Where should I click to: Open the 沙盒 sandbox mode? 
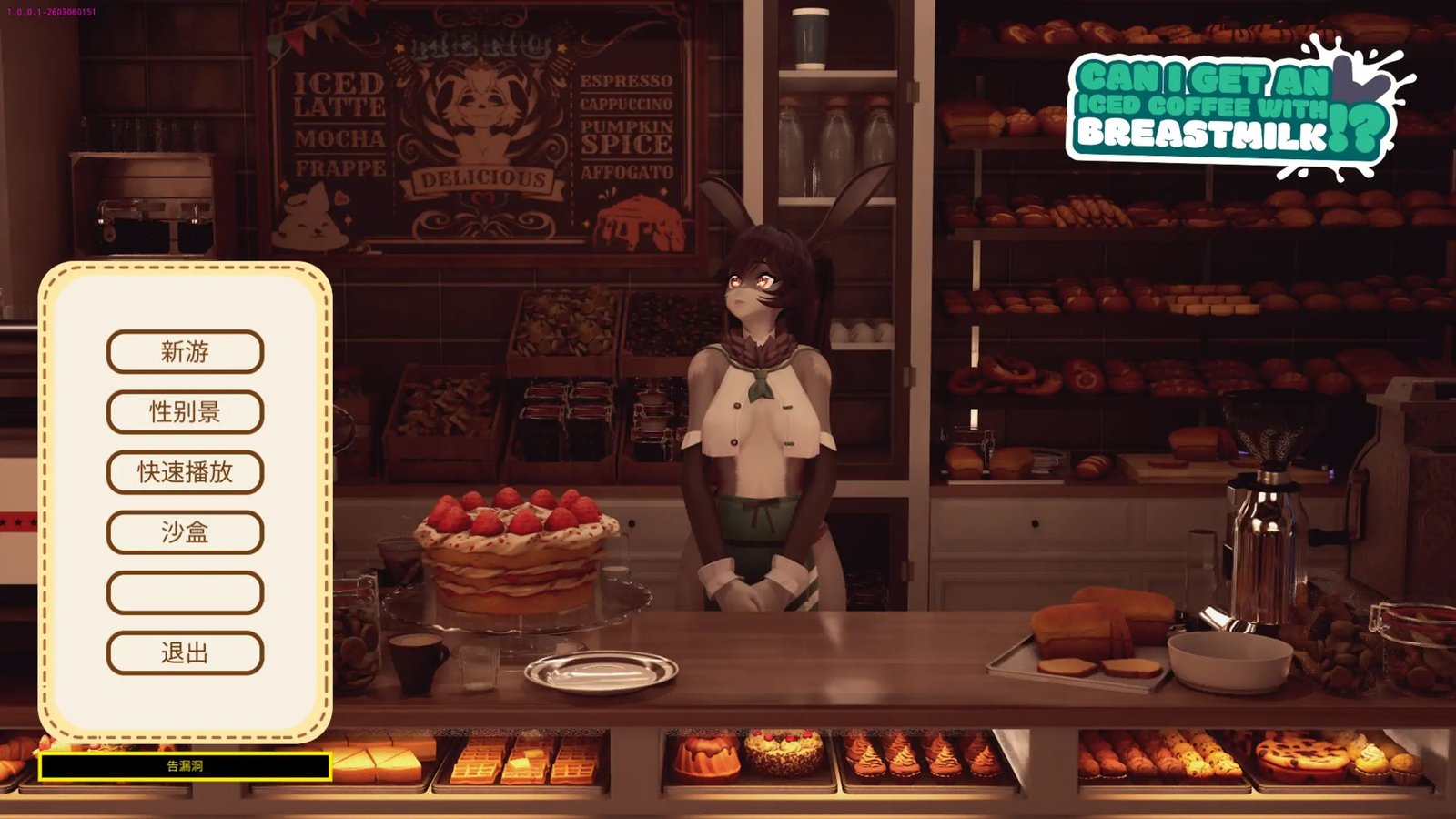[x=185, y=532]
